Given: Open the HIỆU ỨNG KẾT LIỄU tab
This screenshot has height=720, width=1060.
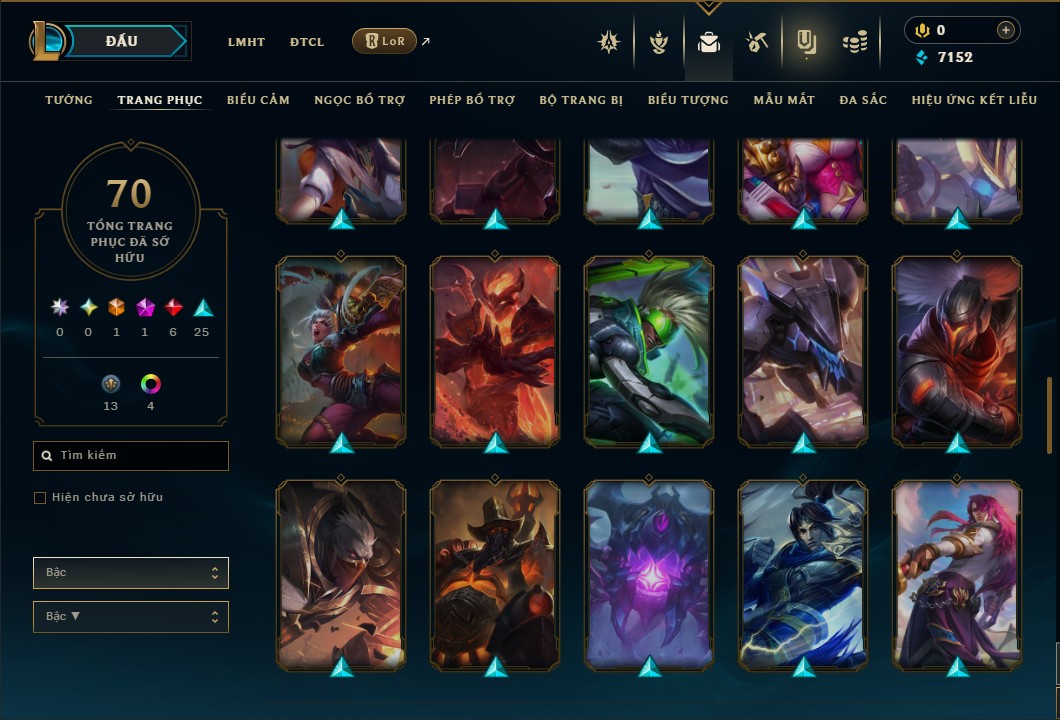Looking at the screenshot, I should pyautogui.click(x=974, y=100).
